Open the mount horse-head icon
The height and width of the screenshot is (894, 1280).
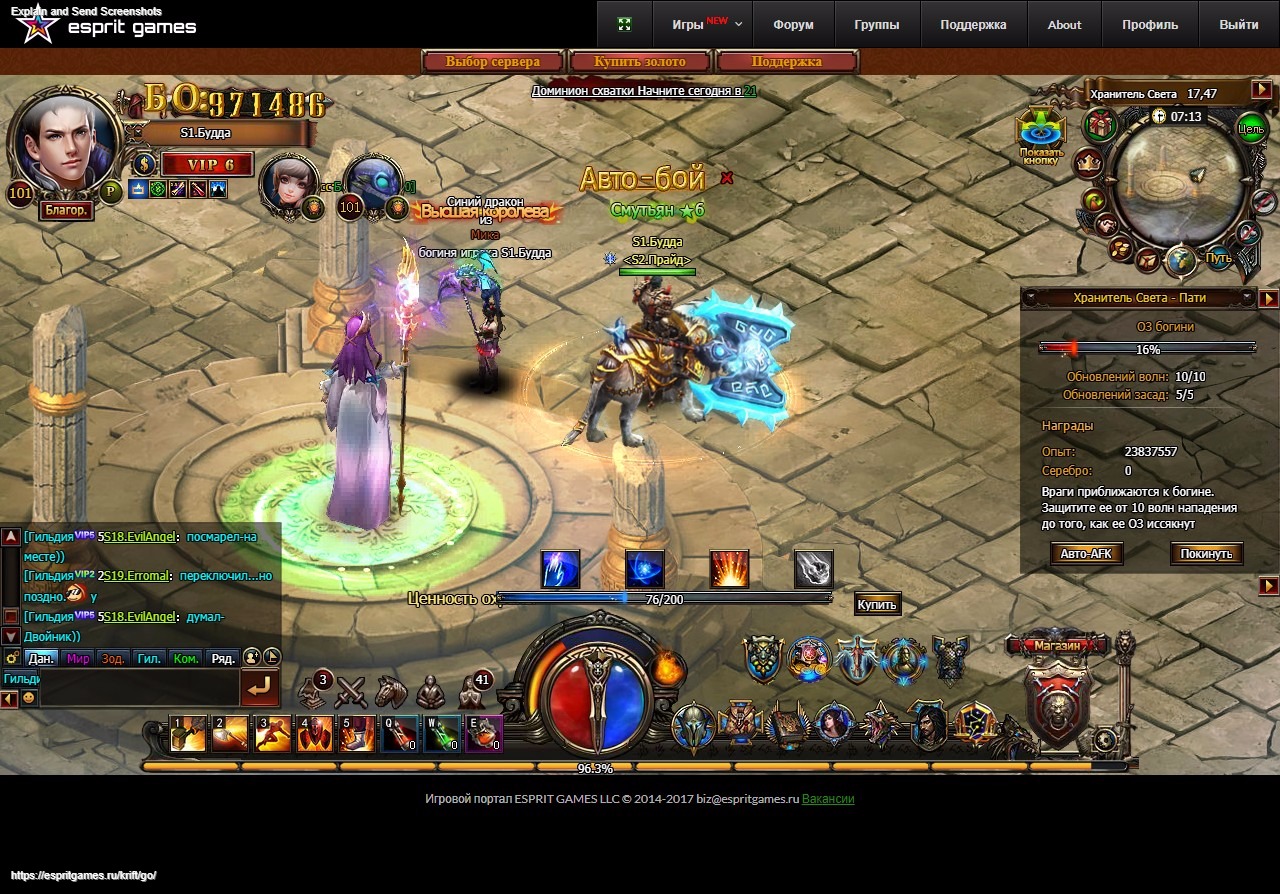click(x=391, y=691)
